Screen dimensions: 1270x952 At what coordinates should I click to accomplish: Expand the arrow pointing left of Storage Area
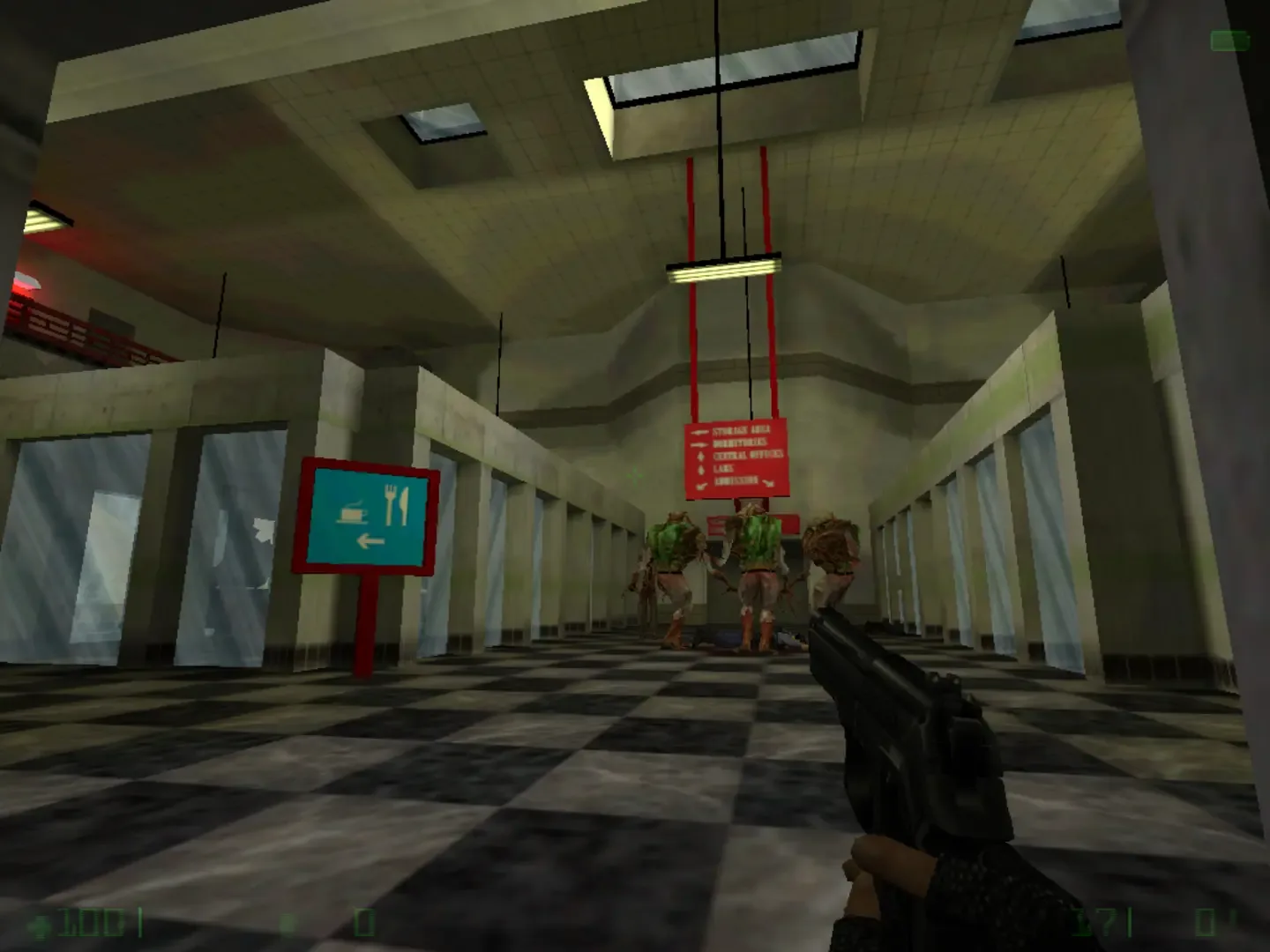(699, 432)
